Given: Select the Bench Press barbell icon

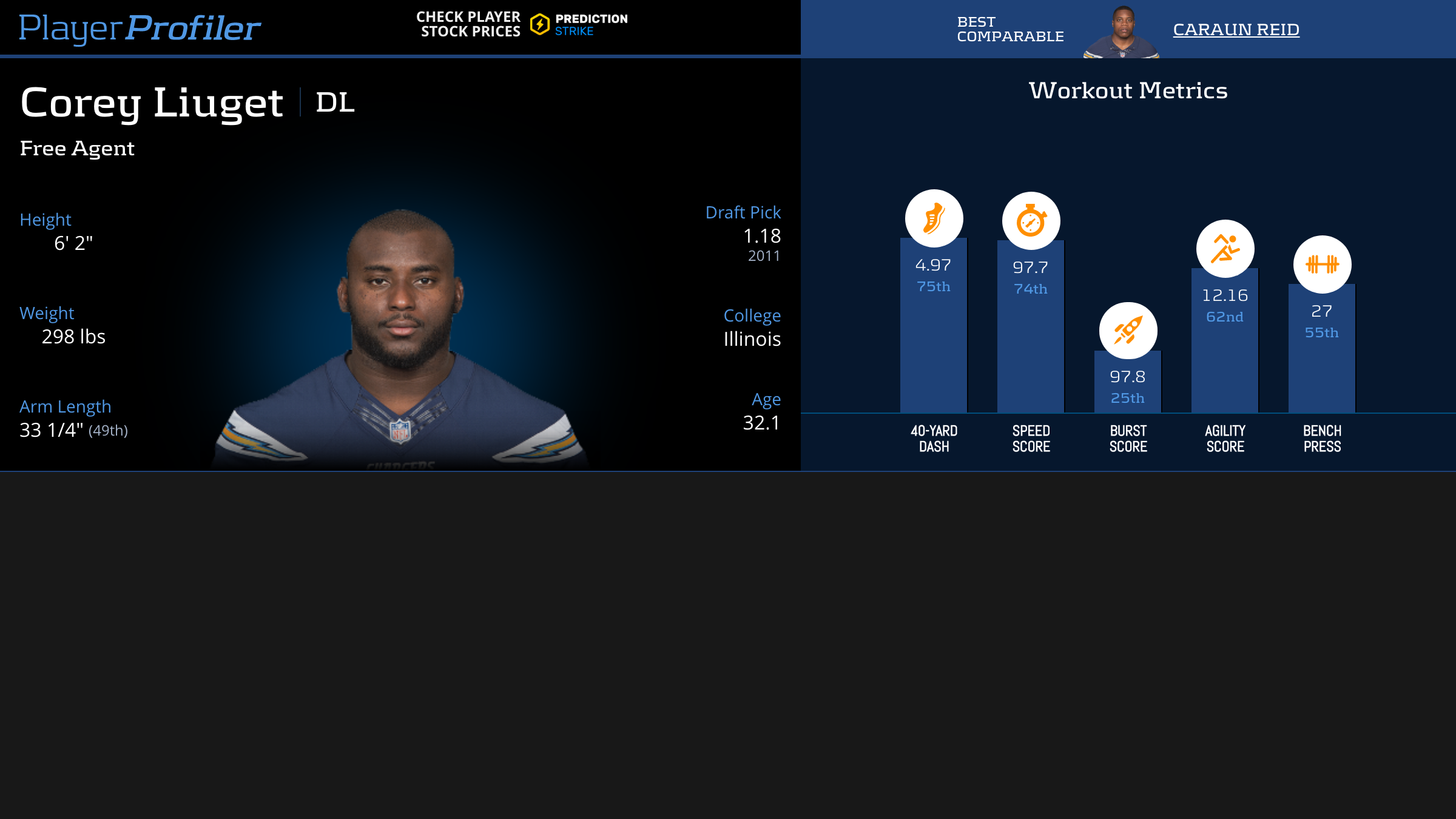Looking at the screenshot, I should pyautogui.click(x=1322, y=265).
